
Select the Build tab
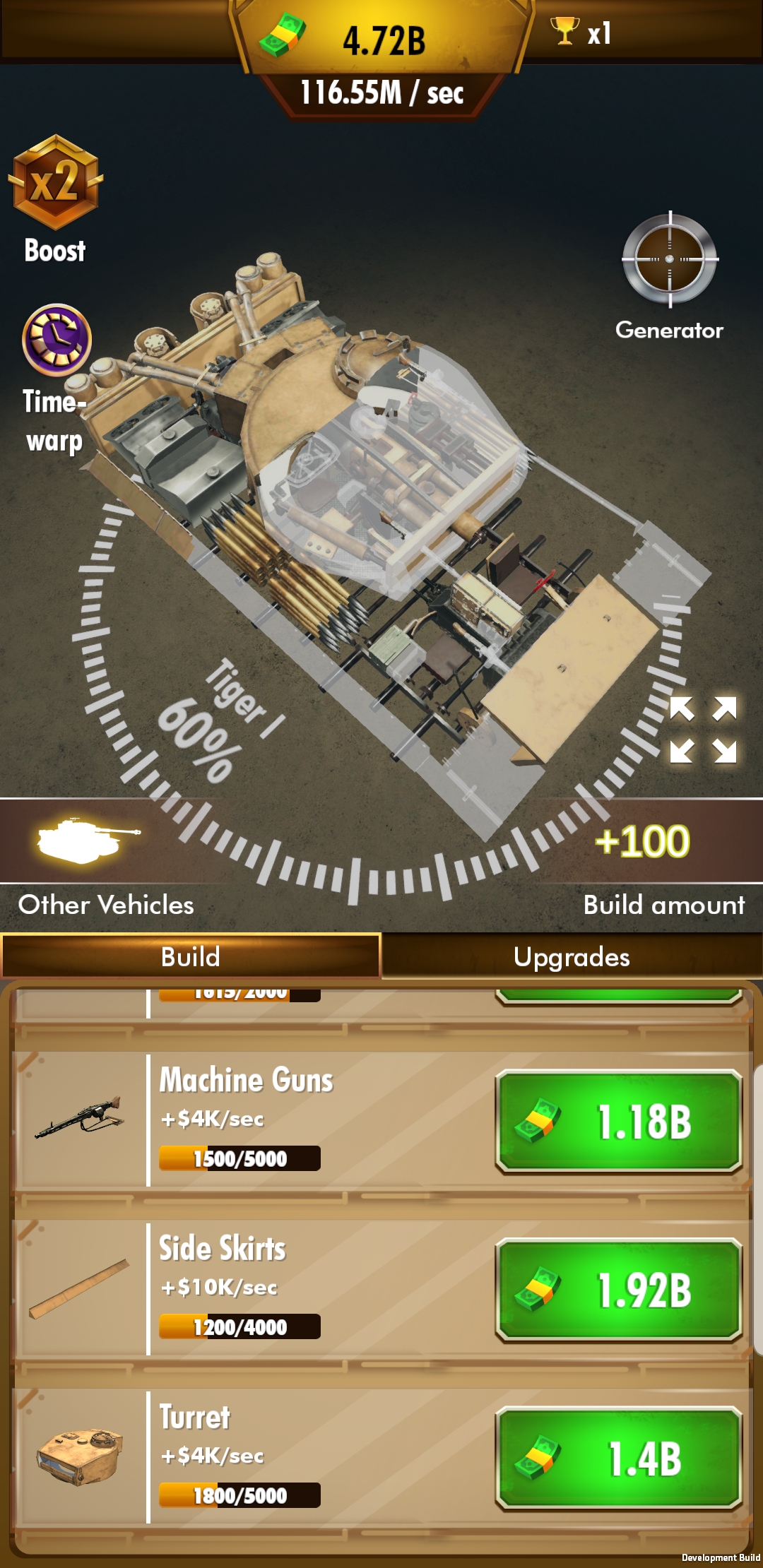coord(191,957)
